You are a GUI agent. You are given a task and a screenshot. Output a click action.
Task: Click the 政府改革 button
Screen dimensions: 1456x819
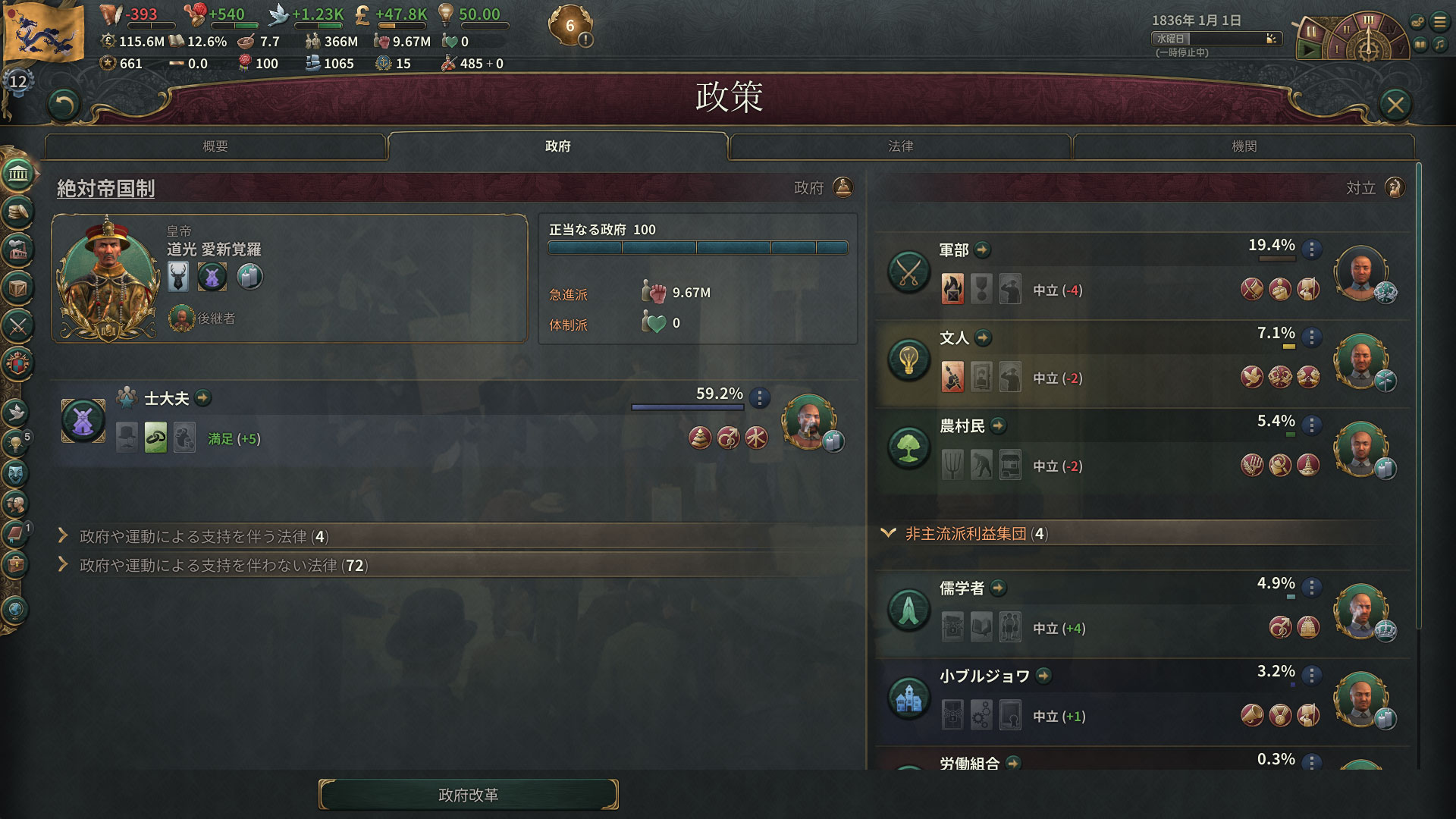coord(468,795)
